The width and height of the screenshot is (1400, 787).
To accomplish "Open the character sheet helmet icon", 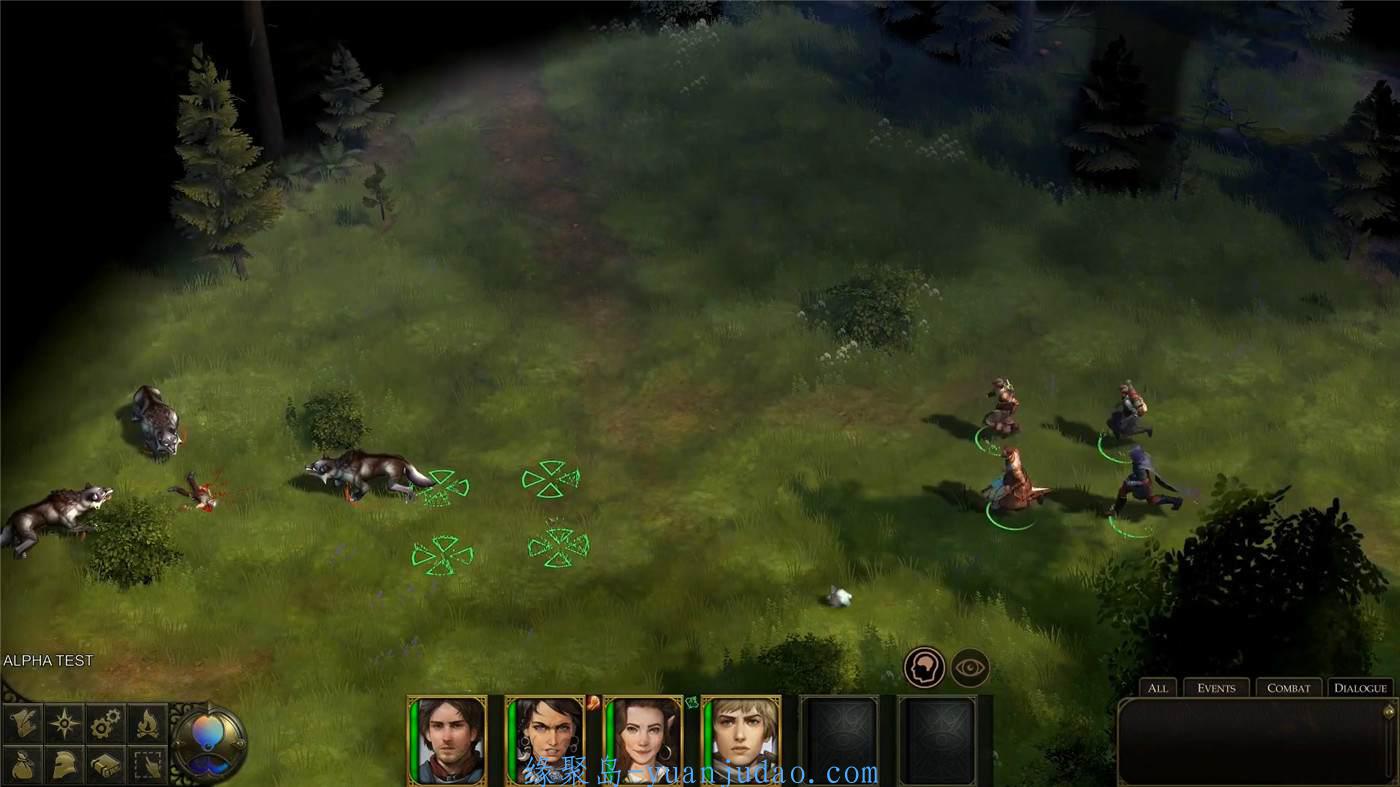I will [65, 765].
